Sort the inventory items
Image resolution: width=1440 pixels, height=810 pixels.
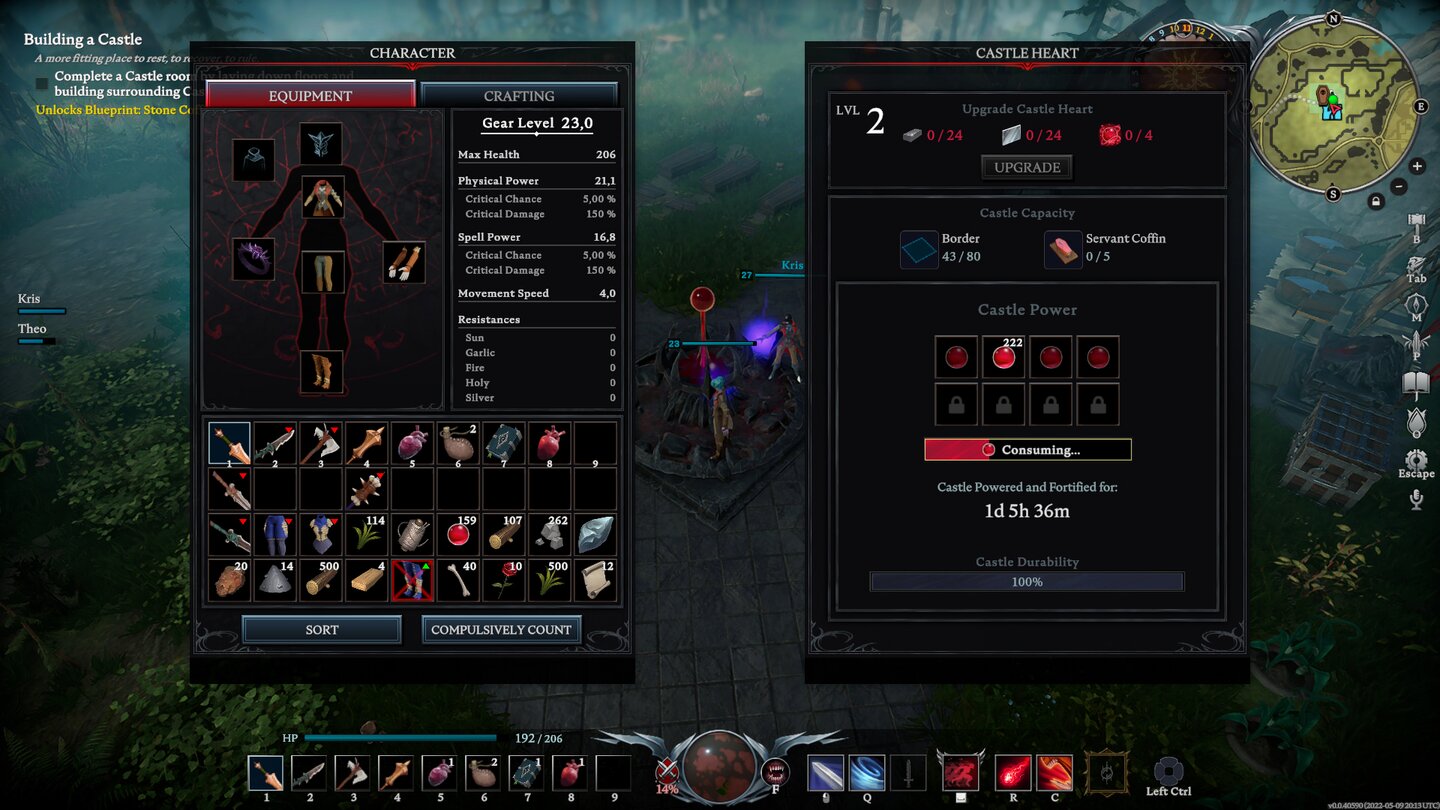(321, 629)
